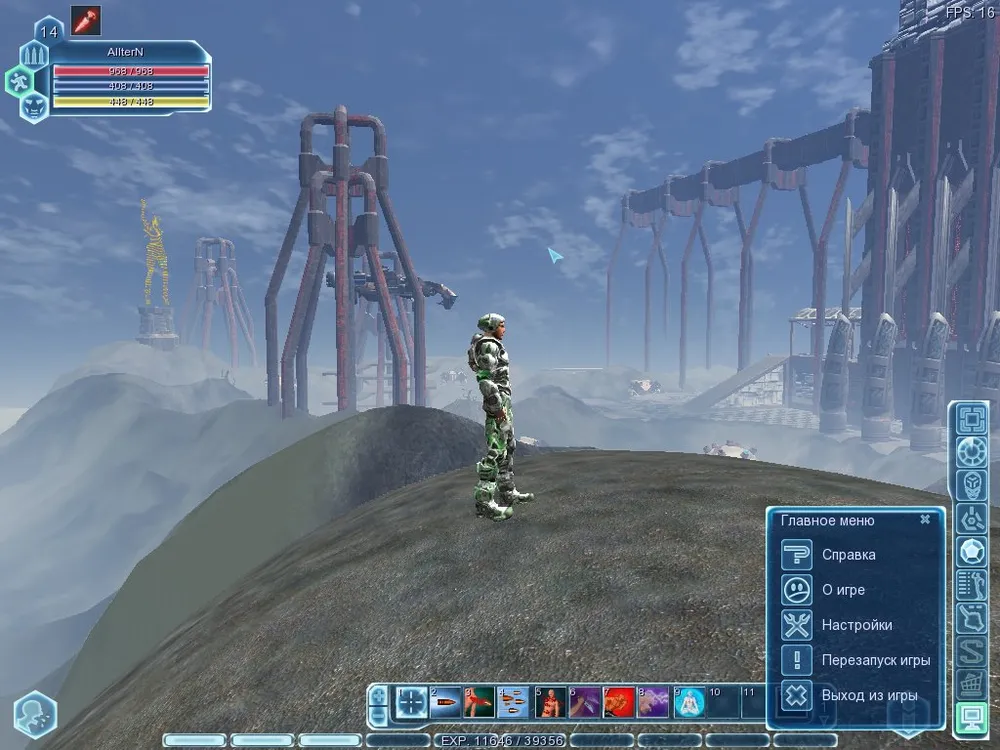This screenshot has width=1000, height=750.
Task: Activate the meditation skill in slot 9
Action: (x=688, y=702)
